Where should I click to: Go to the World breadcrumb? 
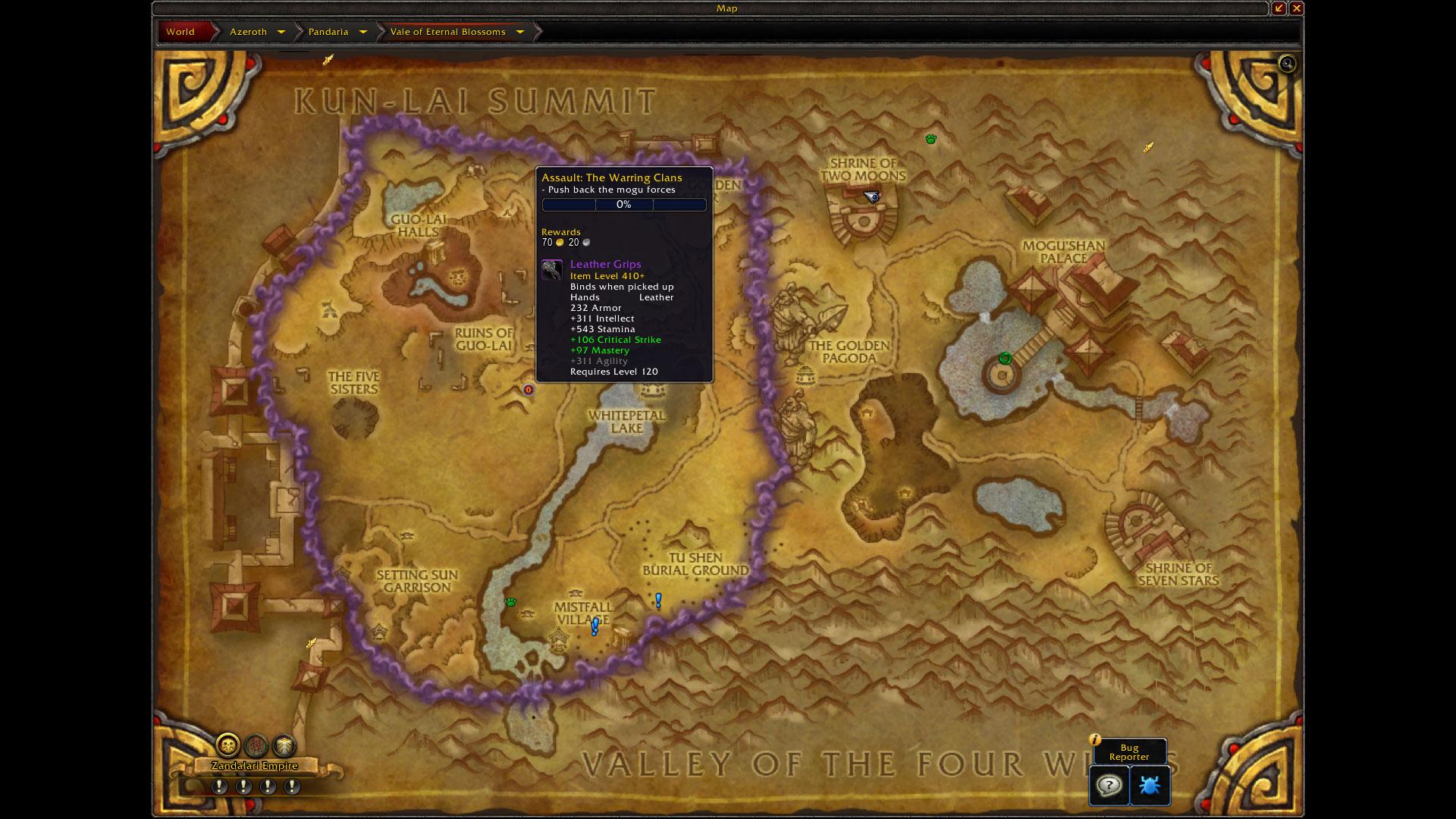coord(180,32)
